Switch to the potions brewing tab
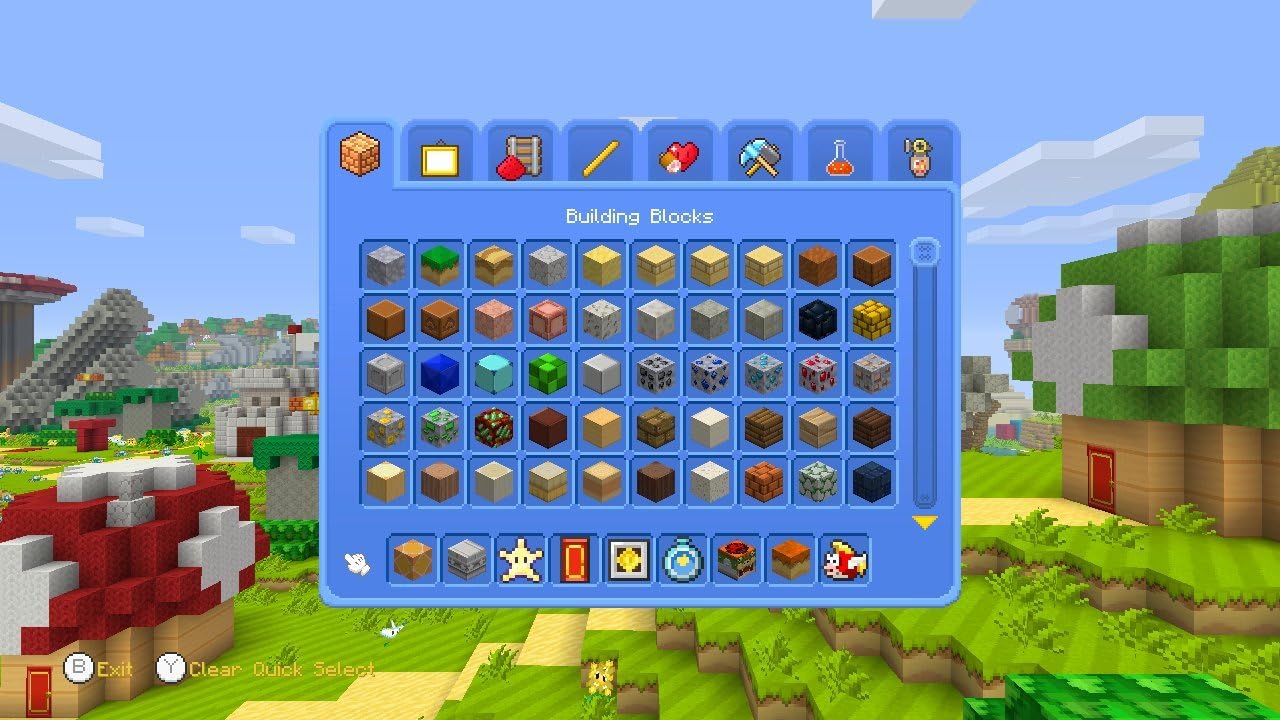 point(839,155)
